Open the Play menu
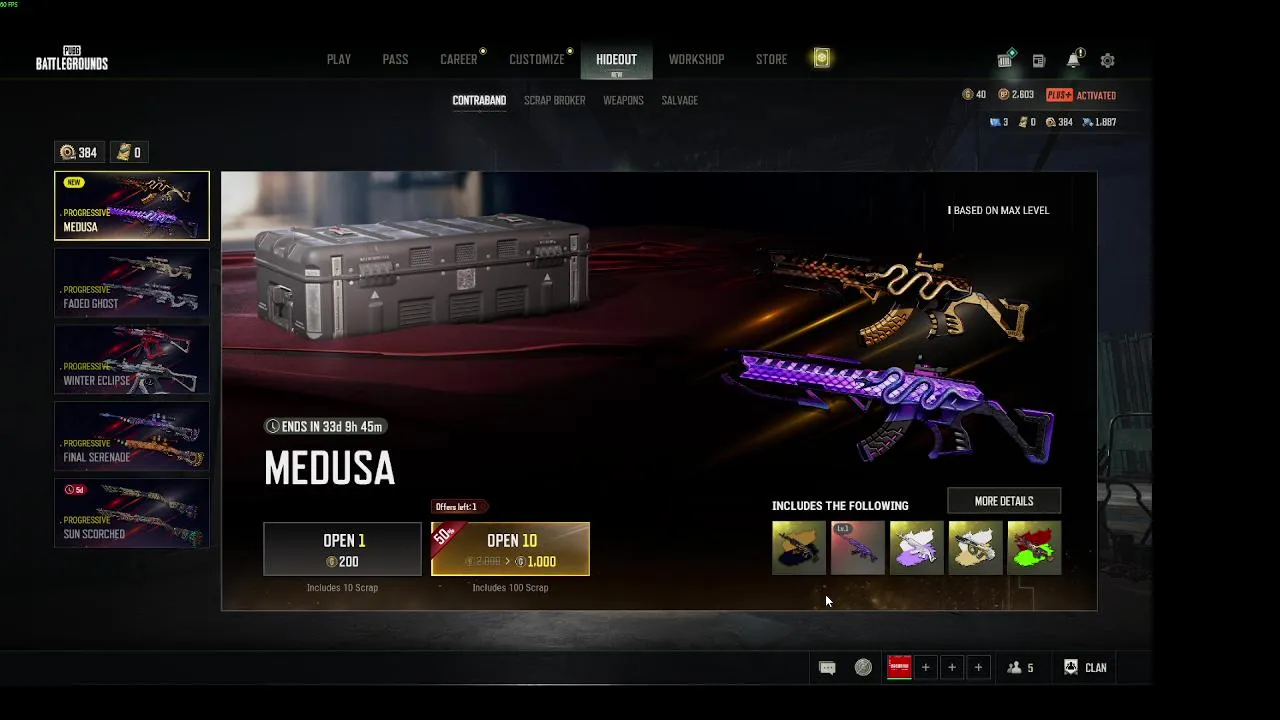The image size is (1280, 720). [338, 60]
